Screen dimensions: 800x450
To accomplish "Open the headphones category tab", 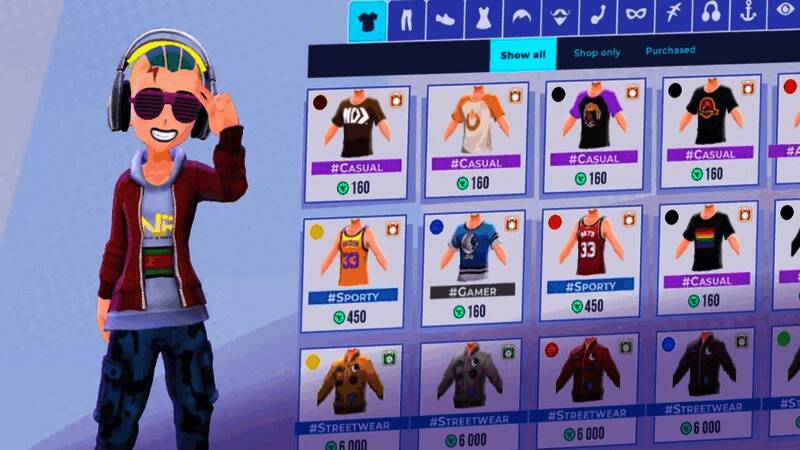I will point(711,14).
